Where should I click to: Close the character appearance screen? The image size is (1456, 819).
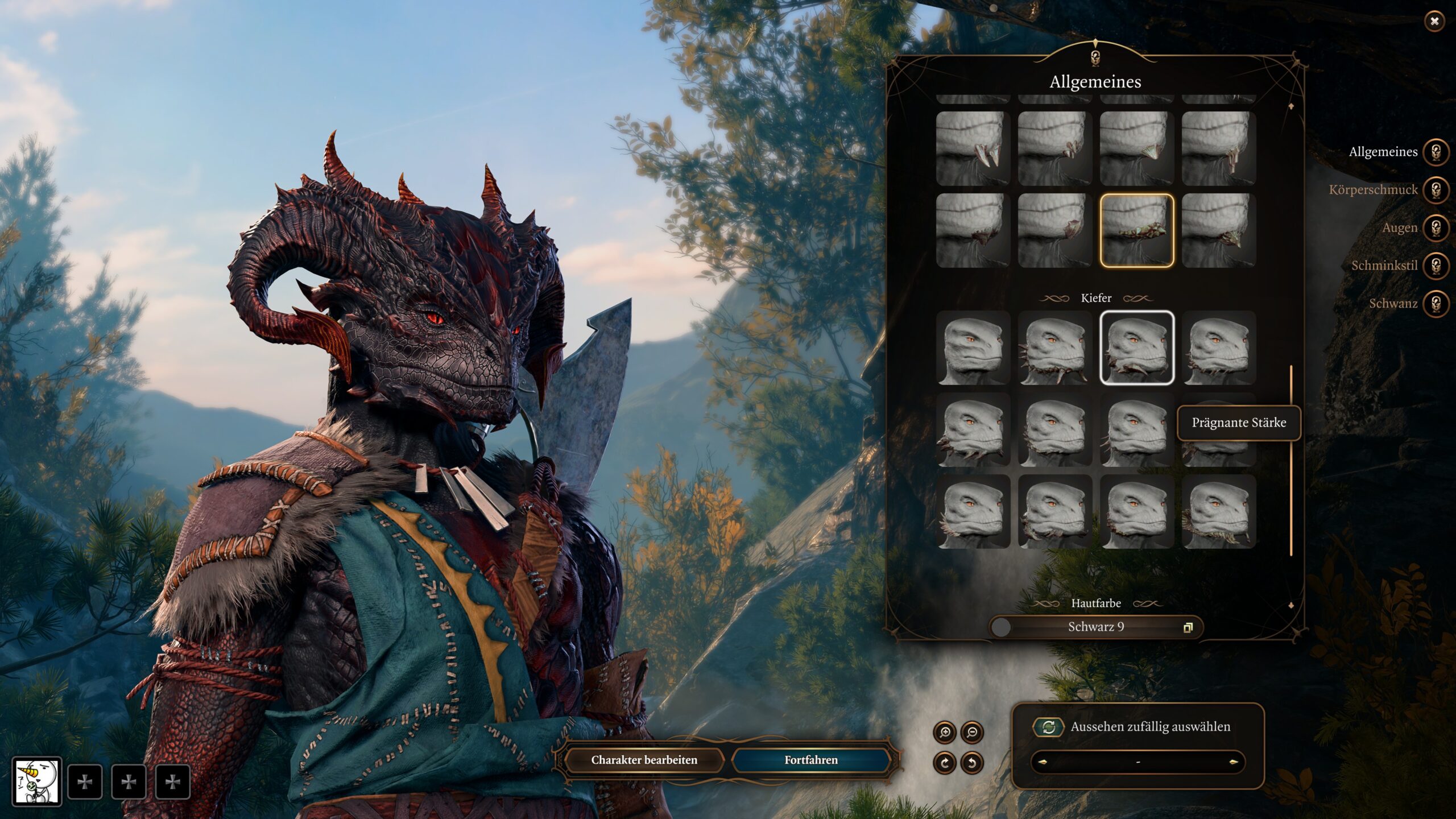coord(1434,22)
